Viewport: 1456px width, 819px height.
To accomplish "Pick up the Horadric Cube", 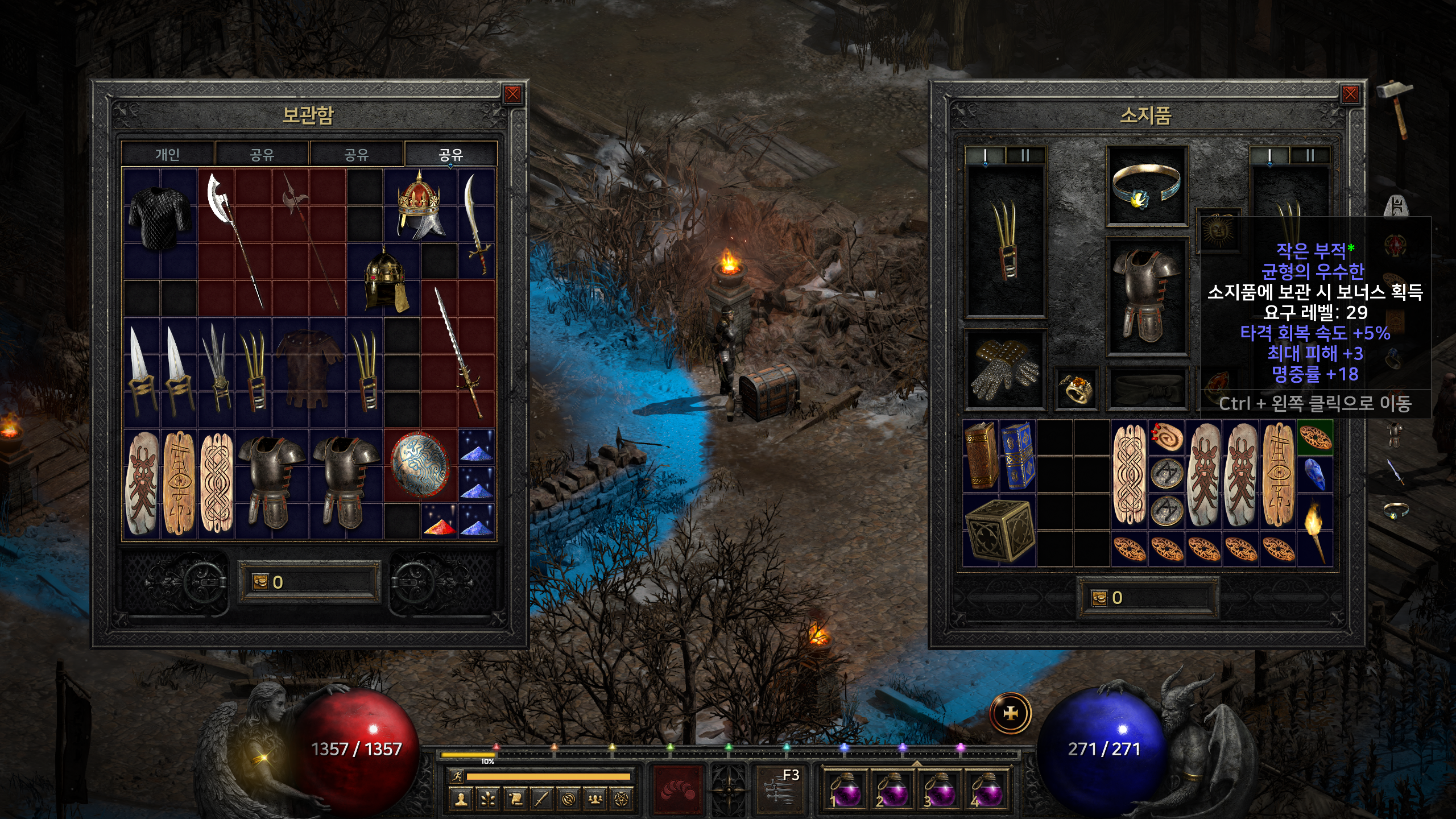I will coord(999,530).
